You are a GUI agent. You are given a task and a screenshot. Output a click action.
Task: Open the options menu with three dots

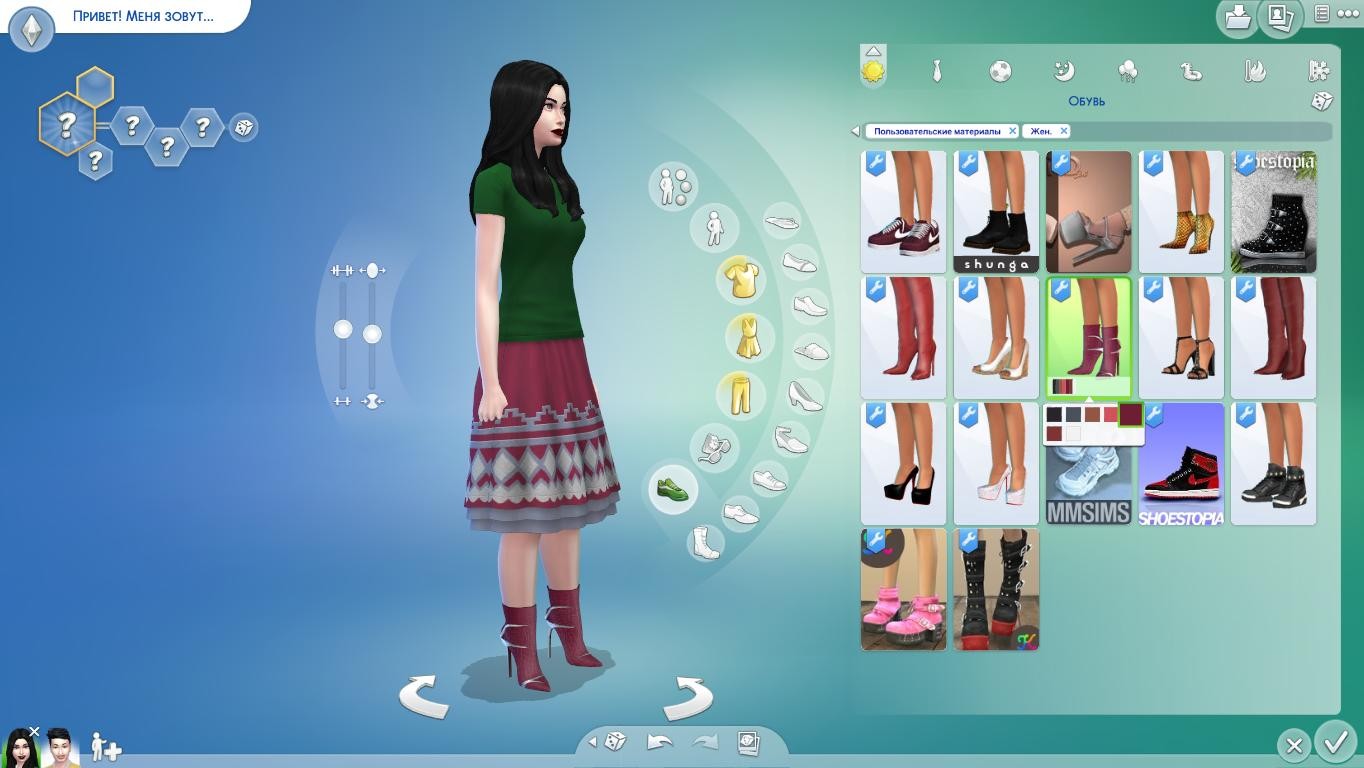click(1347, 14)
